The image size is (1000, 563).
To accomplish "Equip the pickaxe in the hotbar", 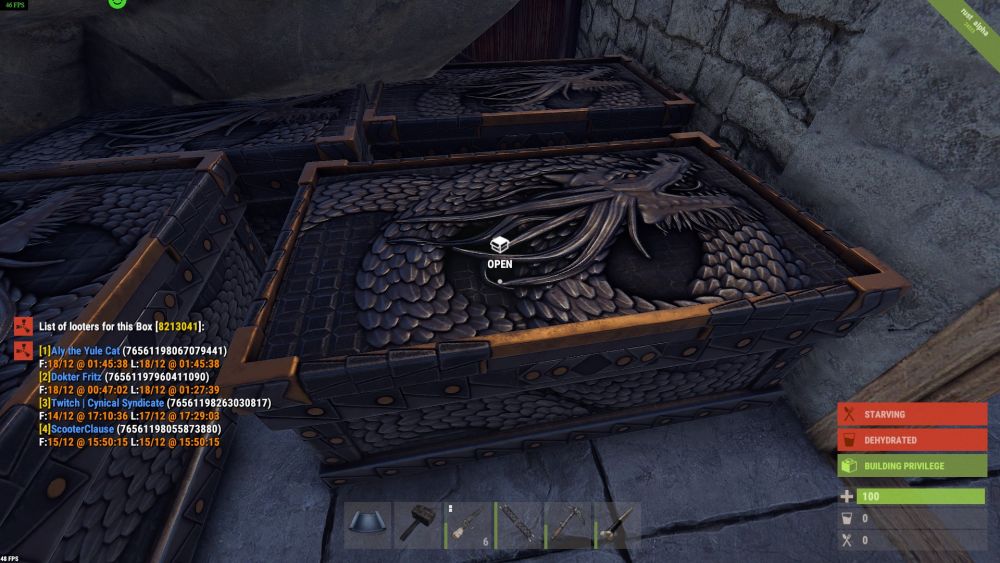I will (x=569, y=525).
